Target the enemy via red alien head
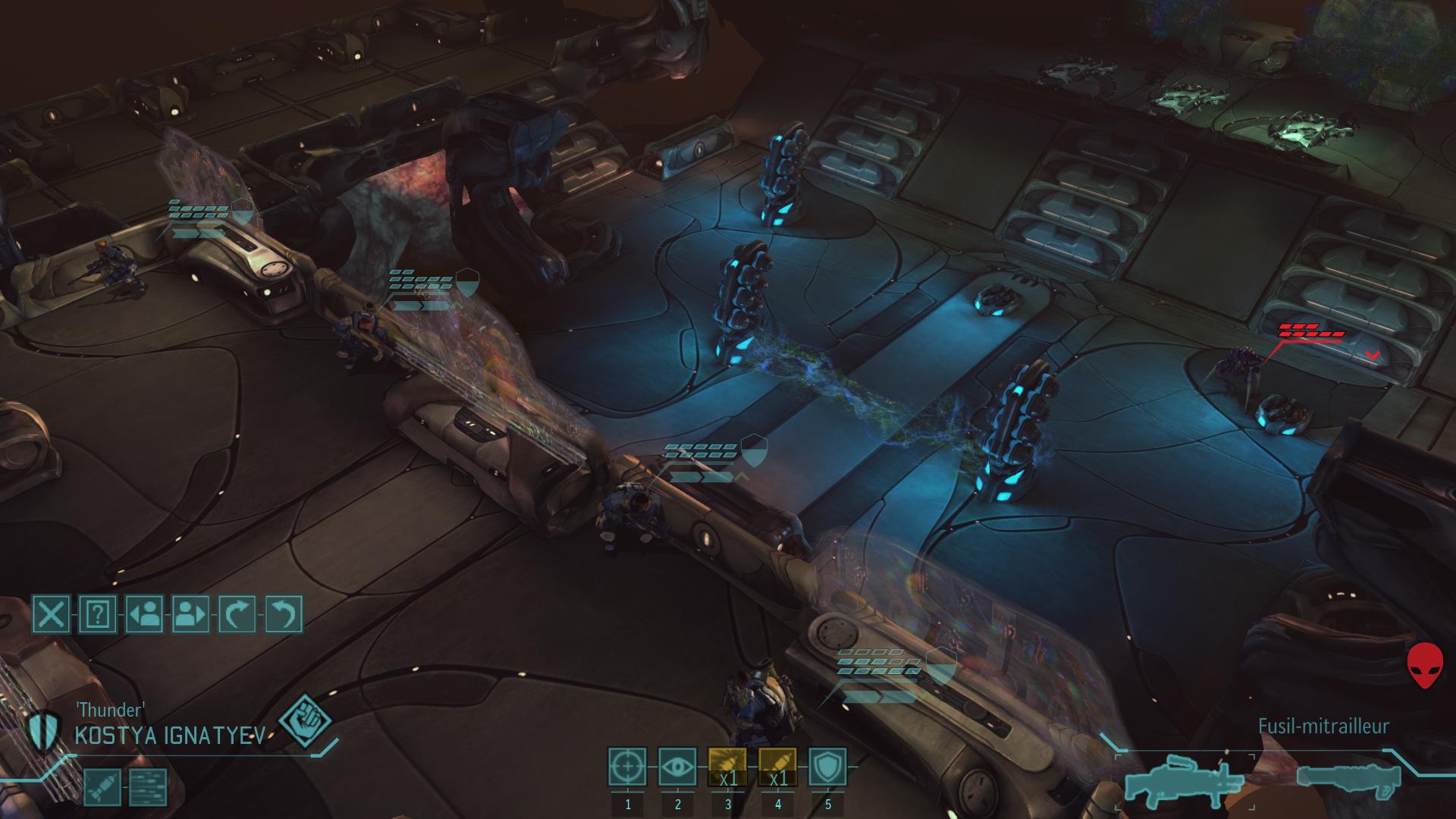 [1426, 667]
